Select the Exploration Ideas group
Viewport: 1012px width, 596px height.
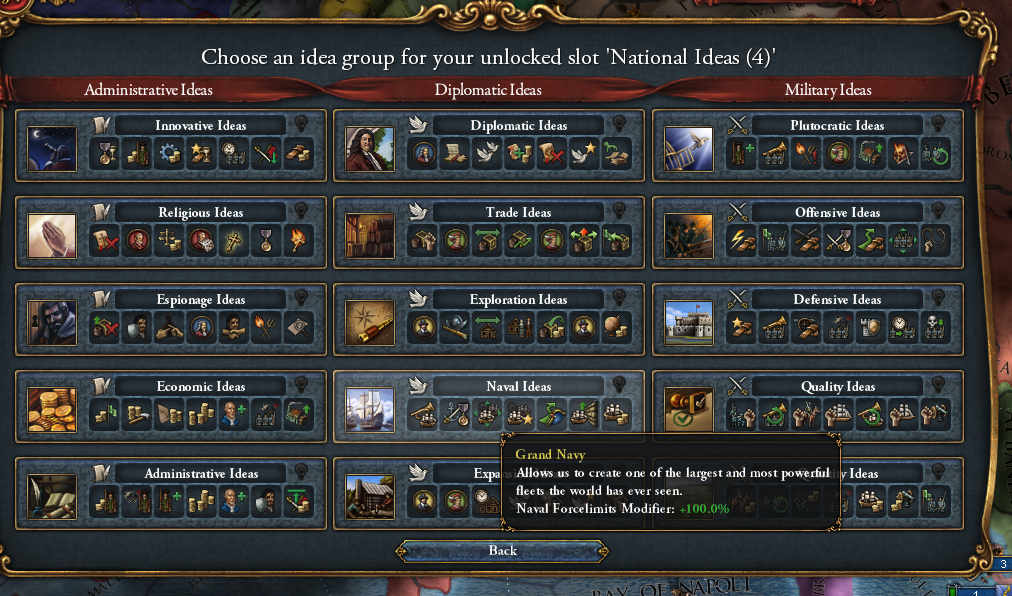click(517, 300)
